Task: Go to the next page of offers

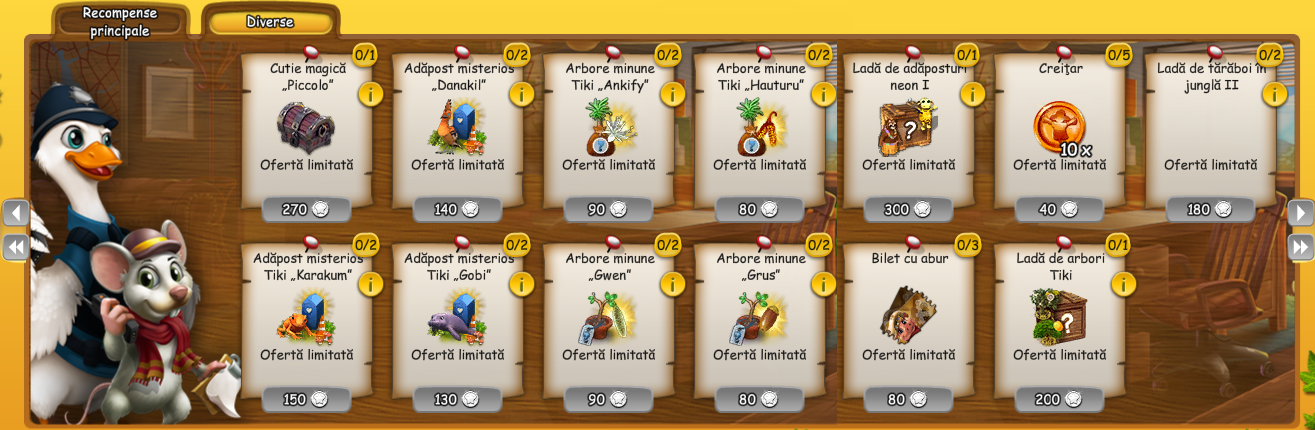Action: click(1300, 213)
